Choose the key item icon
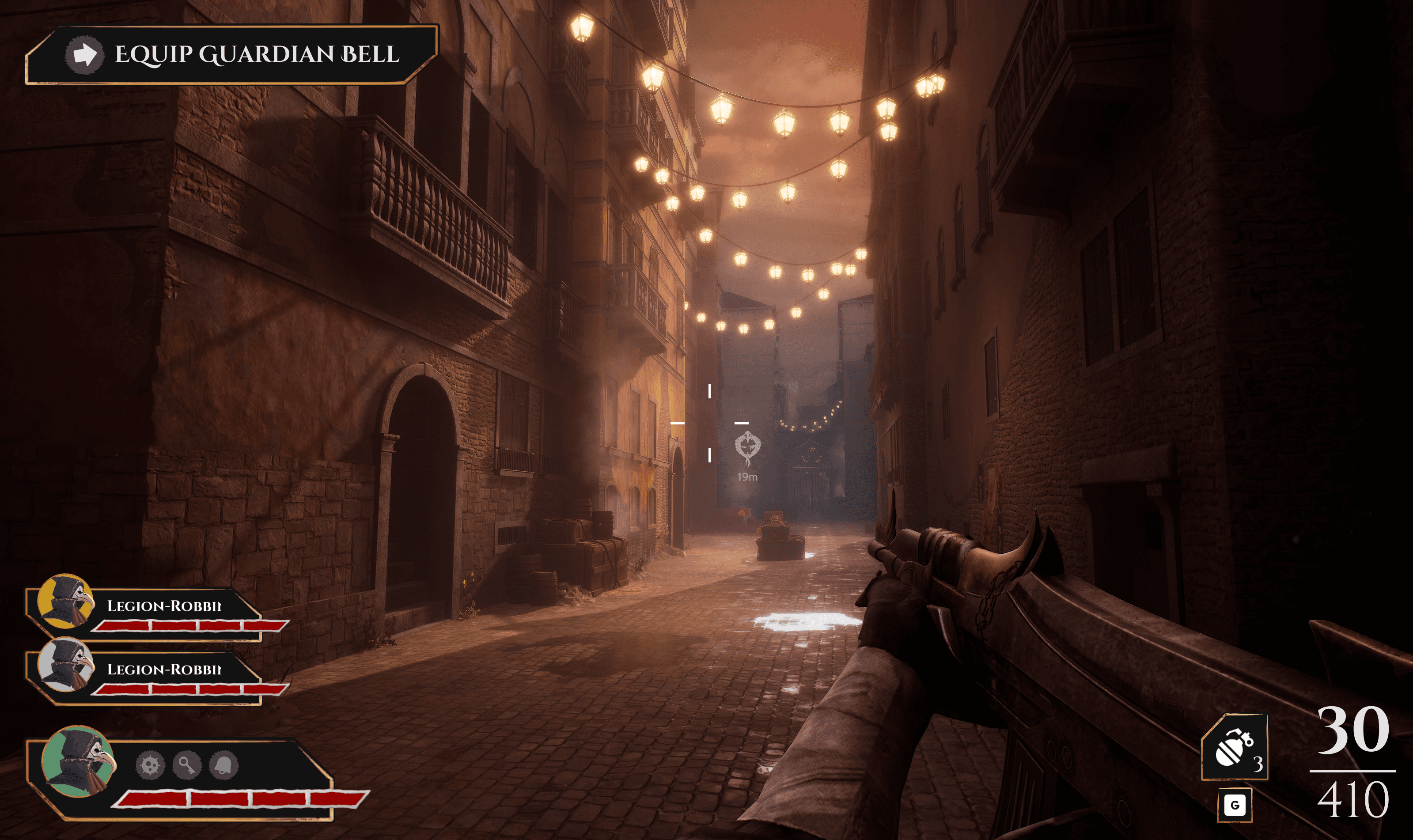Viewport: 1413px width, 840px height. tap(187, 765)
